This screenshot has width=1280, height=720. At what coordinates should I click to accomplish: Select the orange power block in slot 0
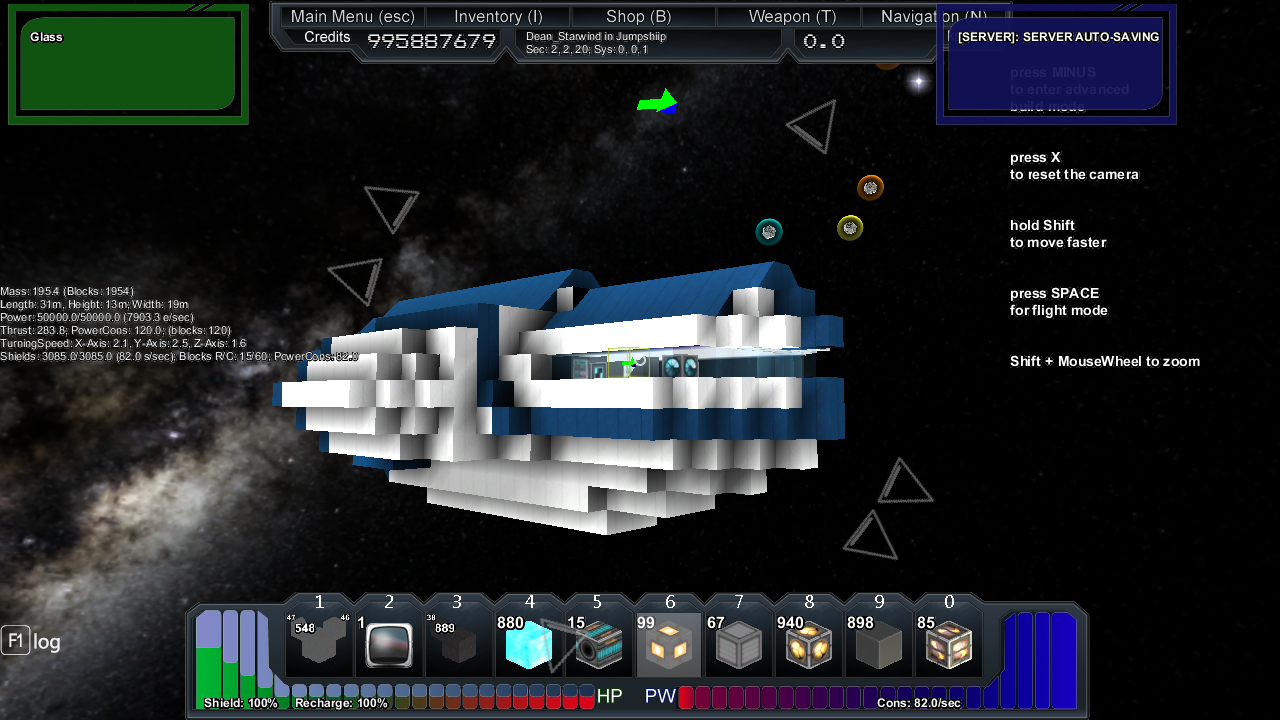(x=949, y=645)
